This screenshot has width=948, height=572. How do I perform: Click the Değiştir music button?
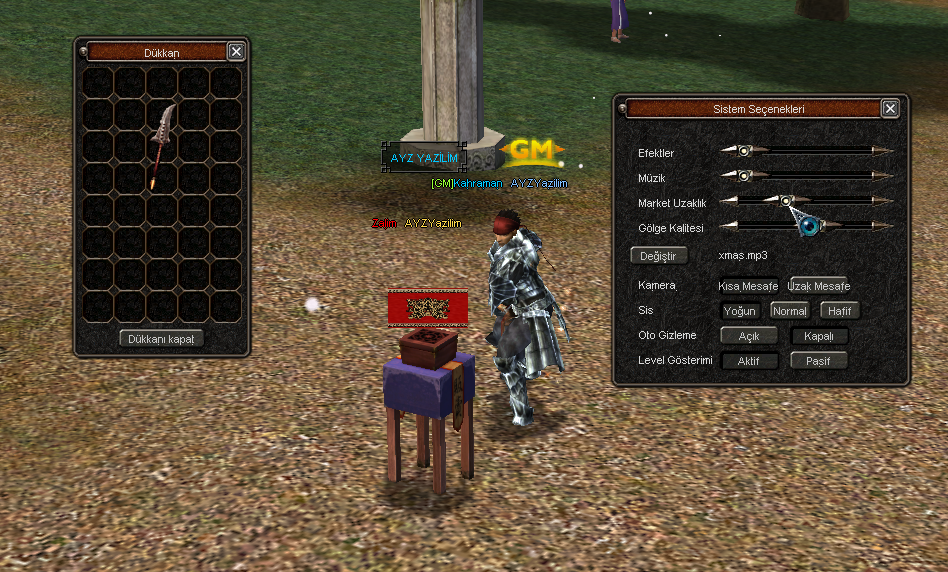[x=658, y=256]
